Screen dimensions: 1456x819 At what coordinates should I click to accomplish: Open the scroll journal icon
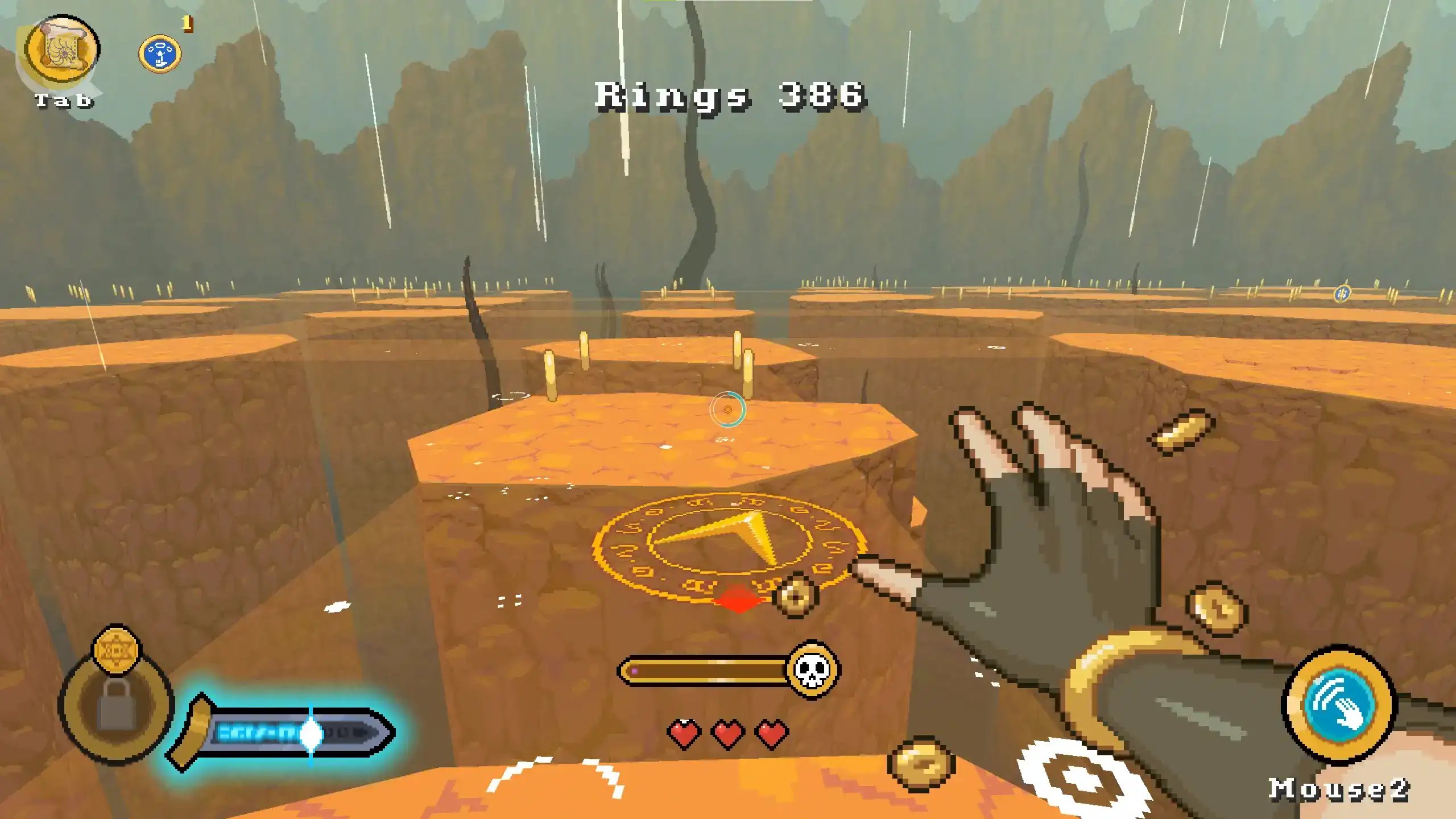tap(63, 50)
